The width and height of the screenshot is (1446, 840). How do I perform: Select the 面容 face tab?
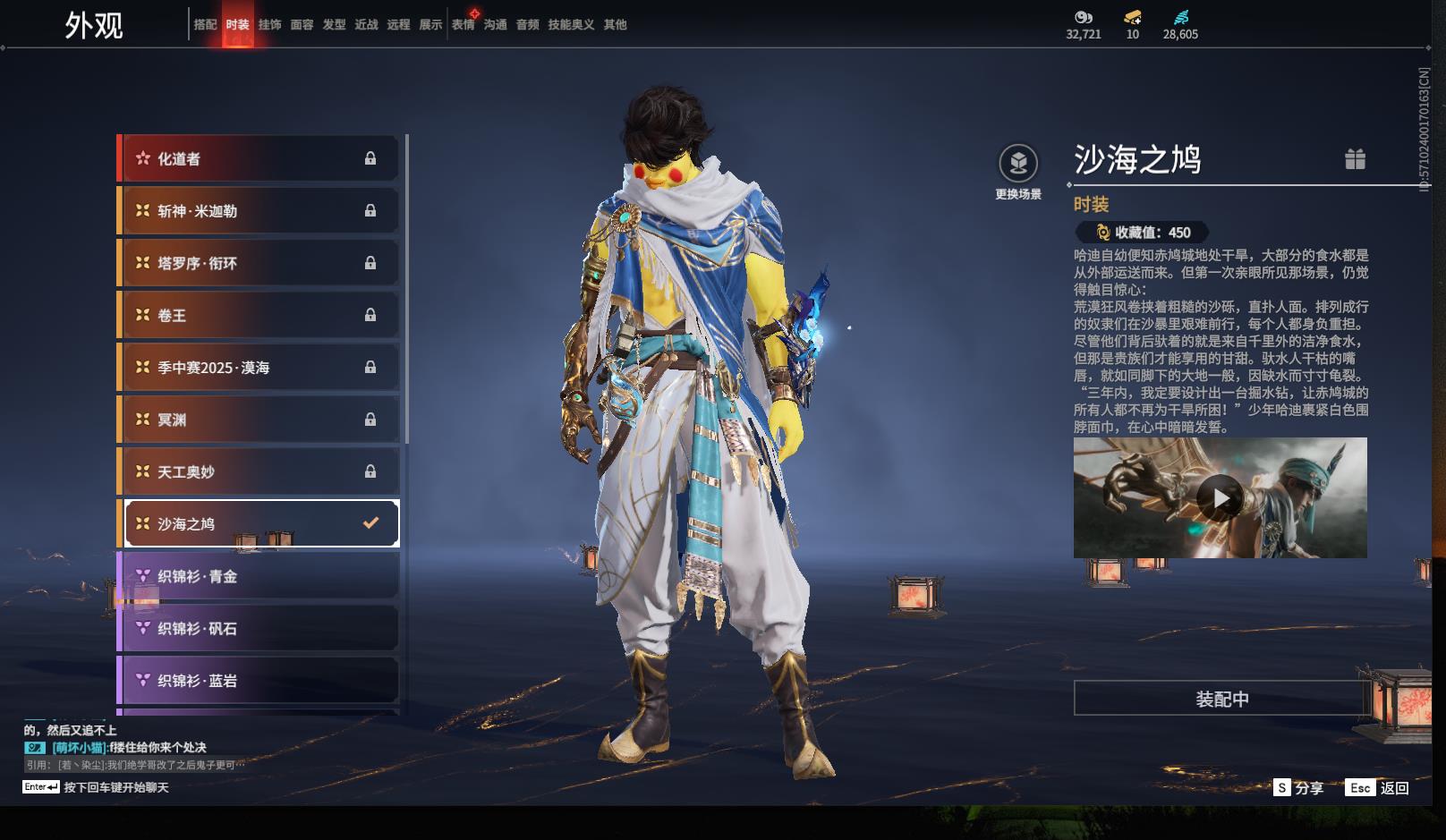302,25
